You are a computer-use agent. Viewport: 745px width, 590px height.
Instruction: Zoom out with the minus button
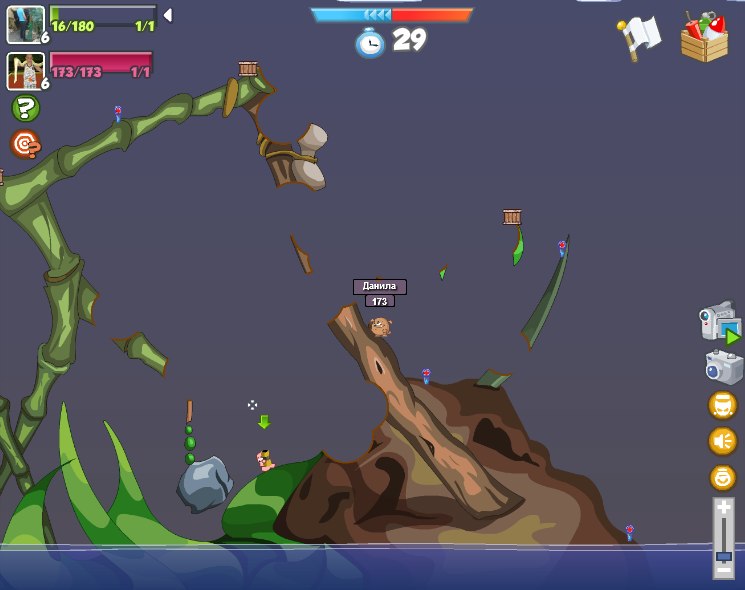tap(723, 572)
